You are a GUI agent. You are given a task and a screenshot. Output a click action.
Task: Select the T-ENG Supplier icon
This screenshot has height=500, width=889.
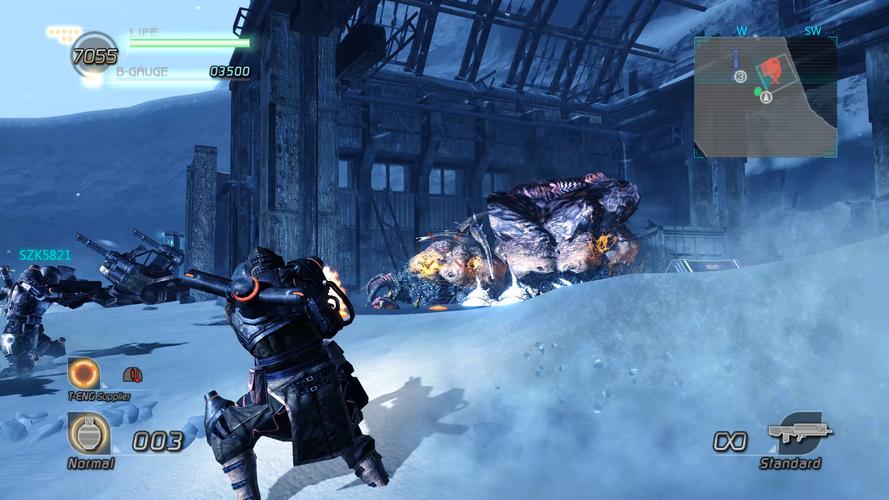coord(84,374)
